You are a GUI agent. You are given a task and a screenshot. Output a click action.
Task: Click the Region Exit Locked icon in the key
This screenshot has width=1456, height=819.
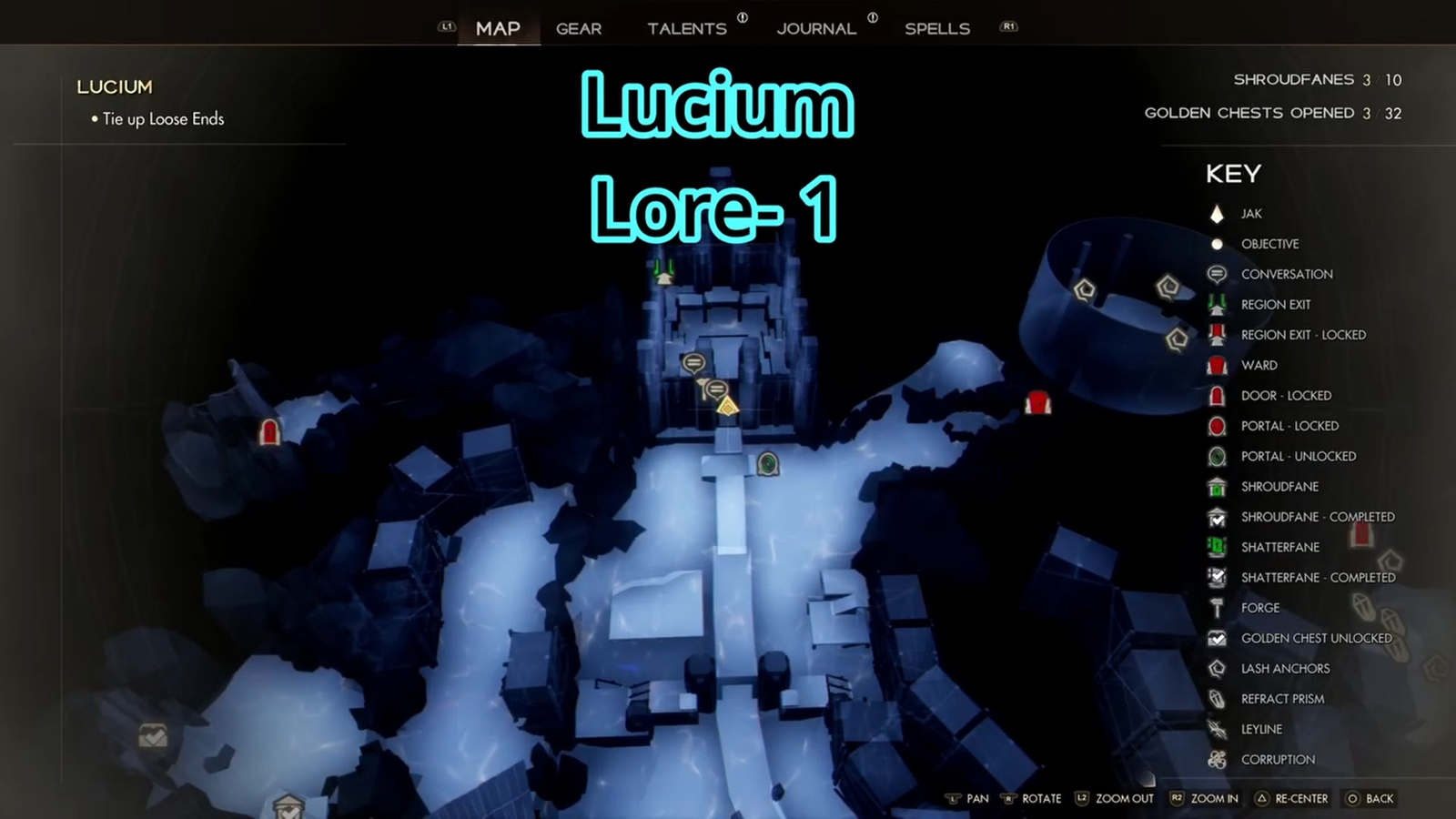pos(1217,335)
